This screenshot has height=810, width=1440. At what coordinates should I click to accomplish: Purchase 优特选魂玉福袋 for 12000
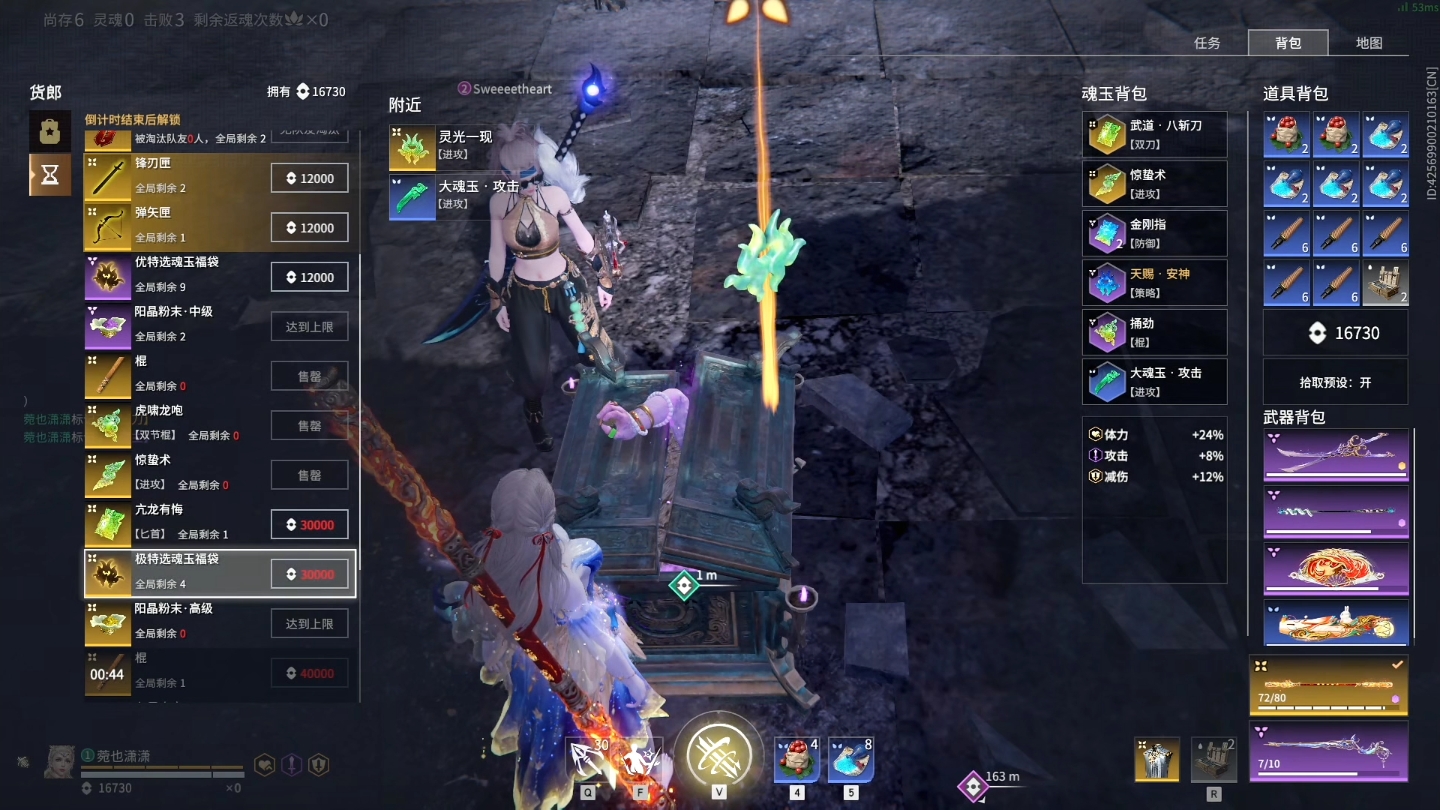pyautogui.click(x=309, y=277)
